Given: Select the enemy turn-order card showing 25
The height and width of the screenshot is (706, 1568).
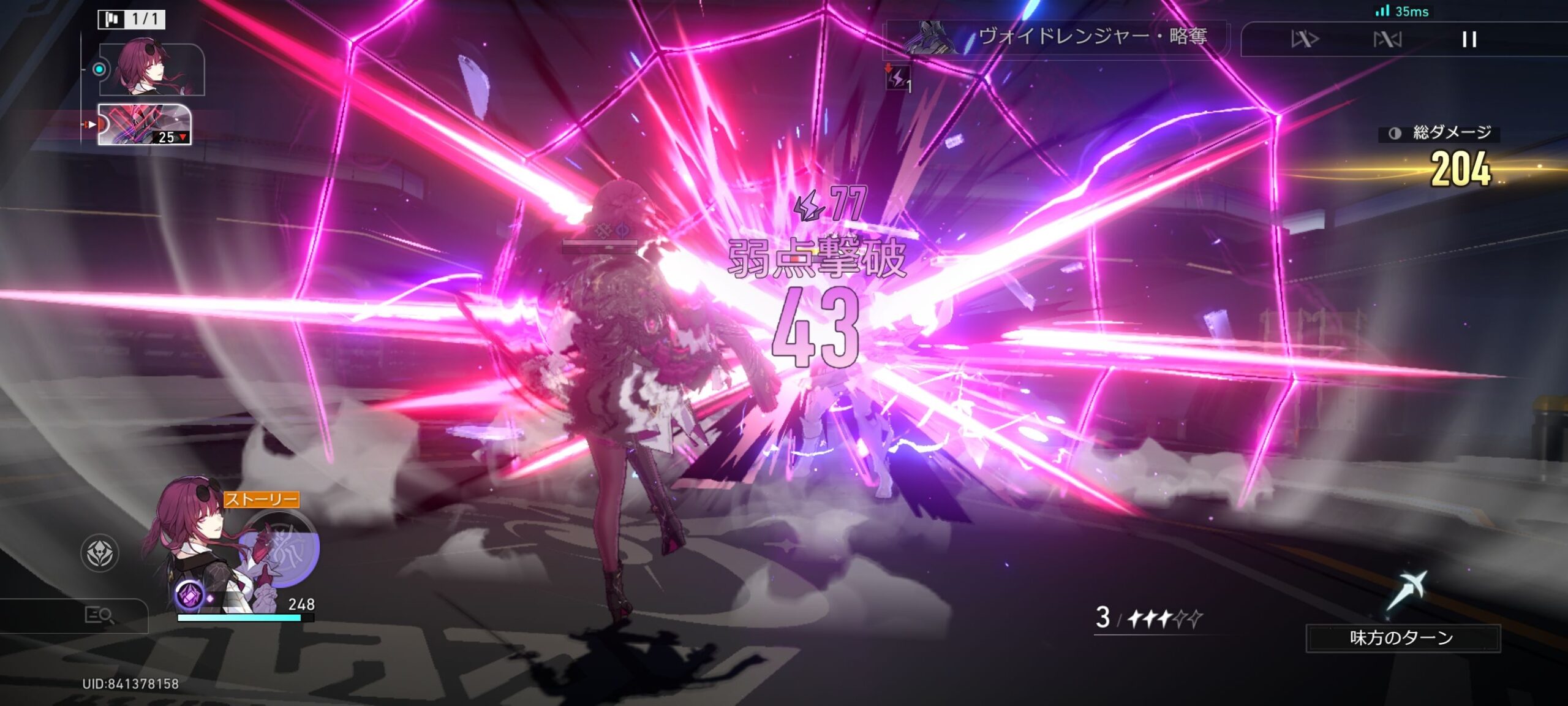Looking at the screenshot, I should pyautogui.click(x=145, y=124).
